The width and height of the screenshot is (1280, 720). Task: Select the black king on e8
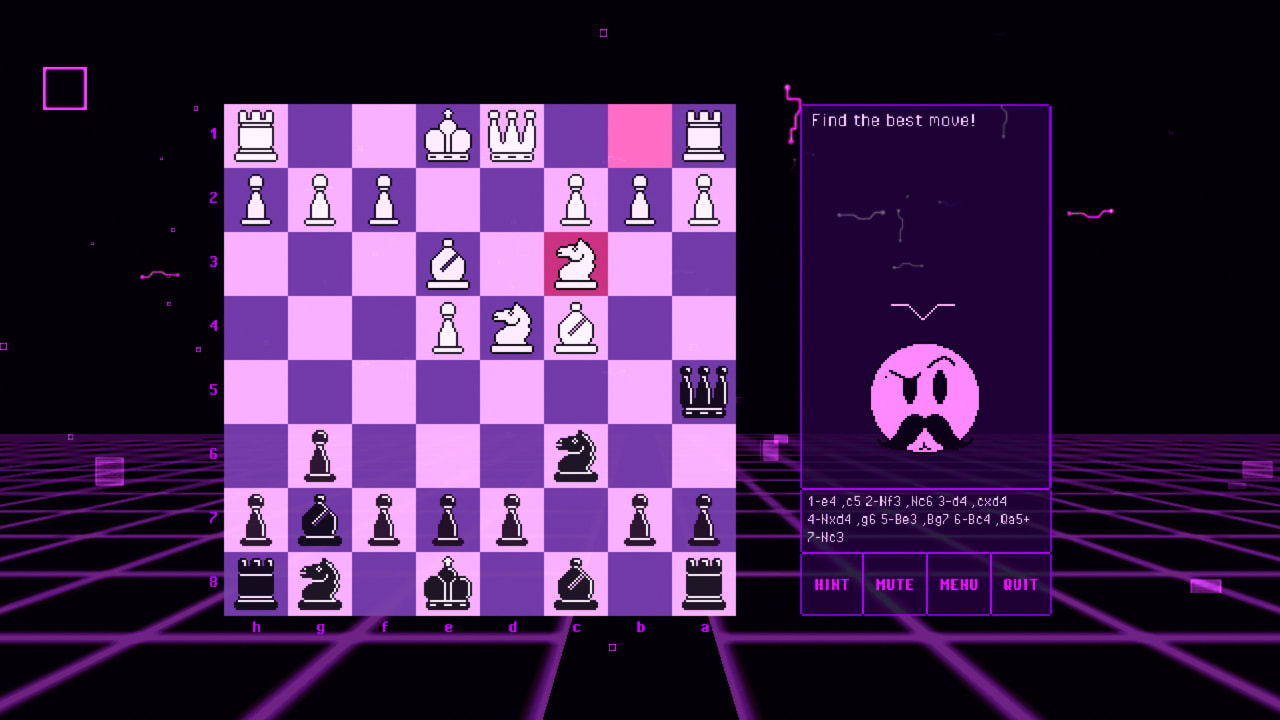tap(448, 583)
